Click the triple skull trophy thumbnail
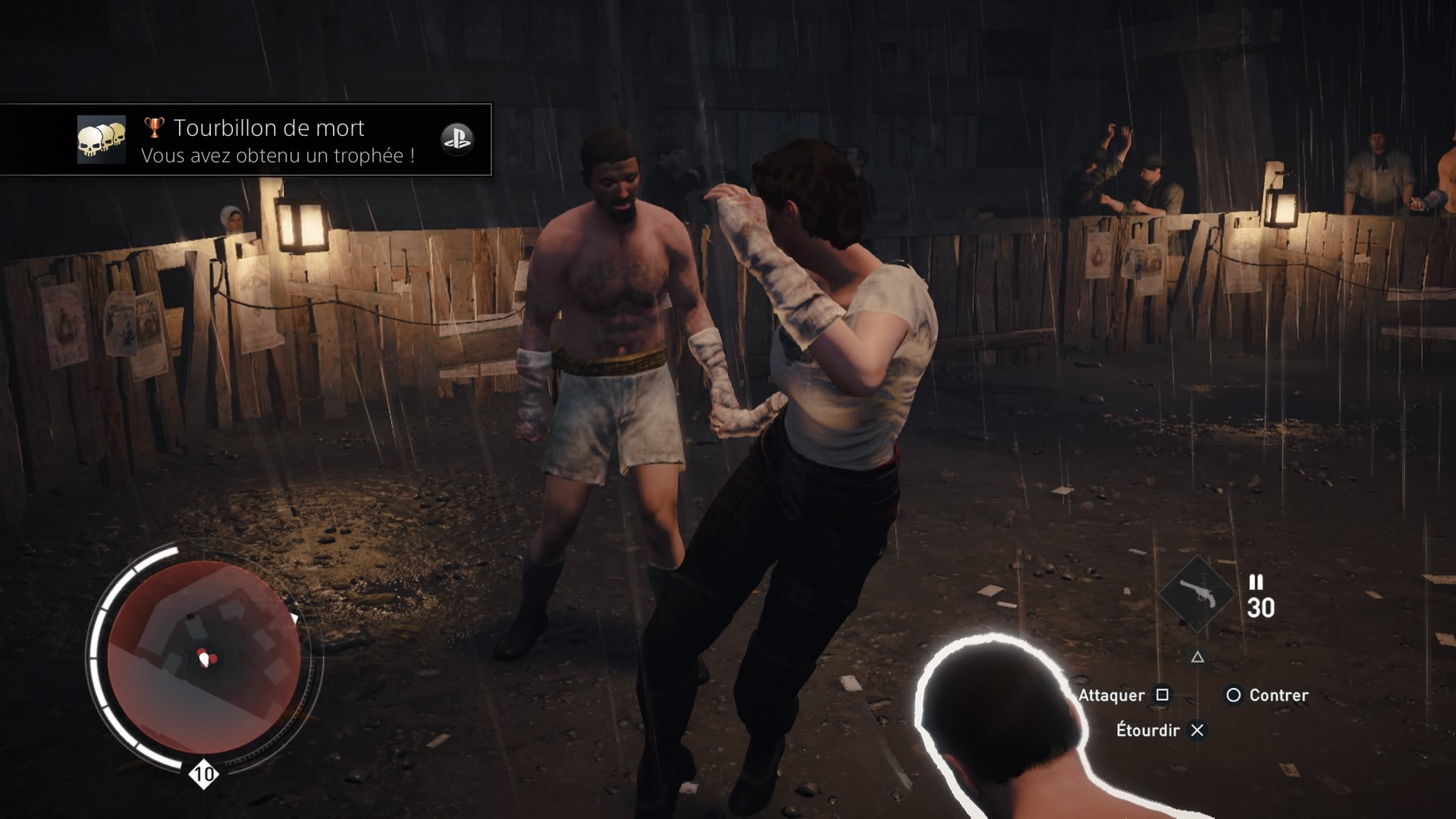 [x=102, y=140]
